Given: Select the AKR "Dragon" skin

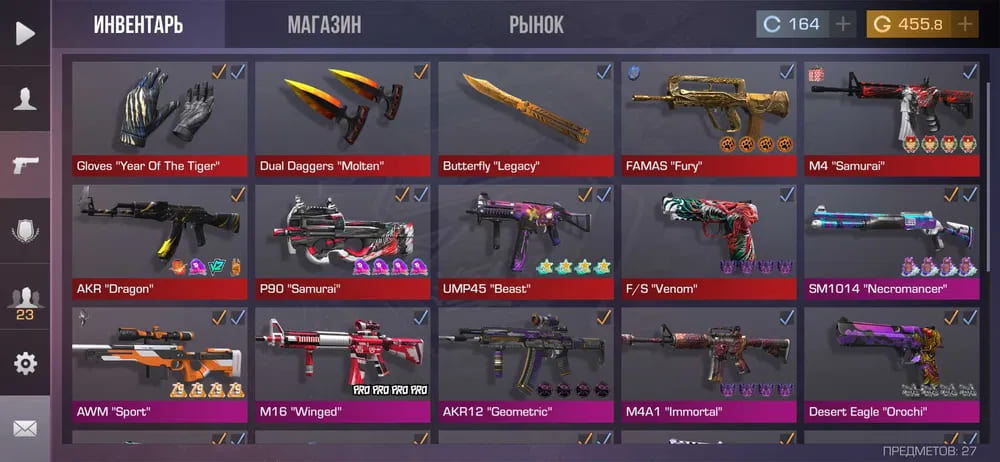Looking at the screenshot, I should pos(160,241).
